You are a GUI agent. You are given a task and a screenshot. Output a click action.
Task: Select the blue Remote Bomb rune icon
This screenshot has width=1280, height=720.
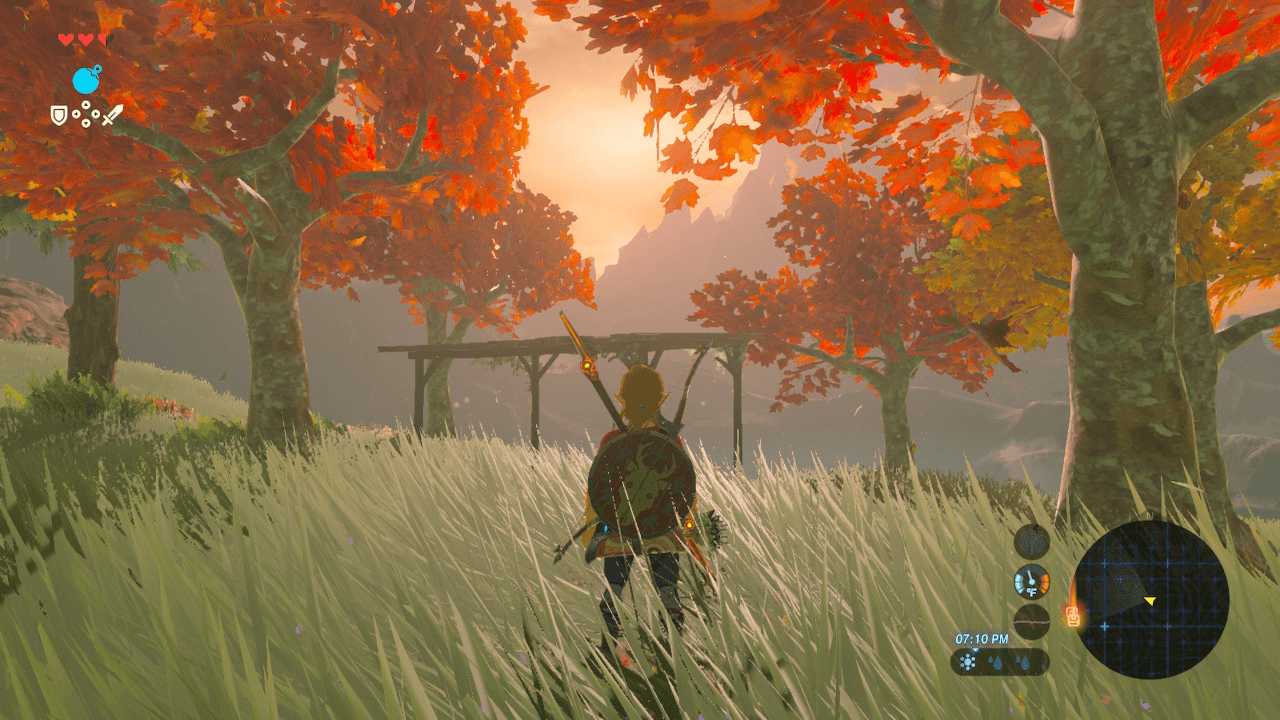click(x=87, y=80)
